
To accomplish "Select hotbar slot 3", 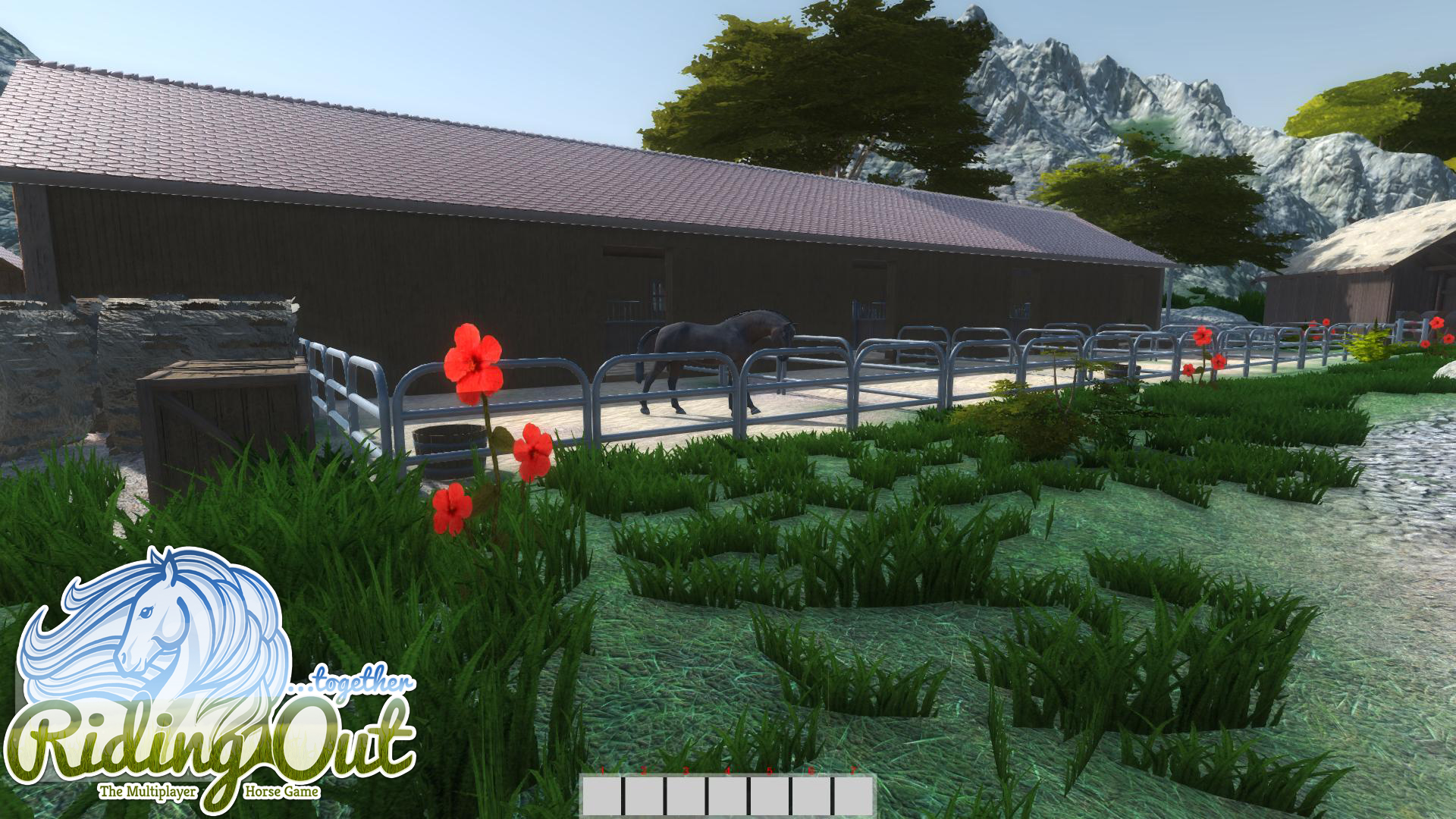I will 684,798.
